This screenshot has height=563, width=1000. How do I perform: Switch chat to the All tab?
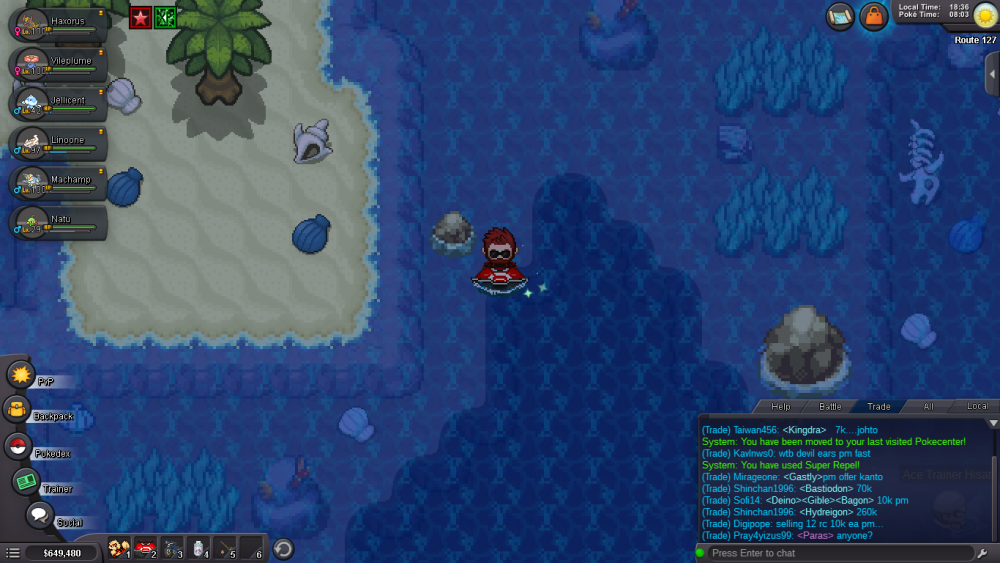point(928,406)
